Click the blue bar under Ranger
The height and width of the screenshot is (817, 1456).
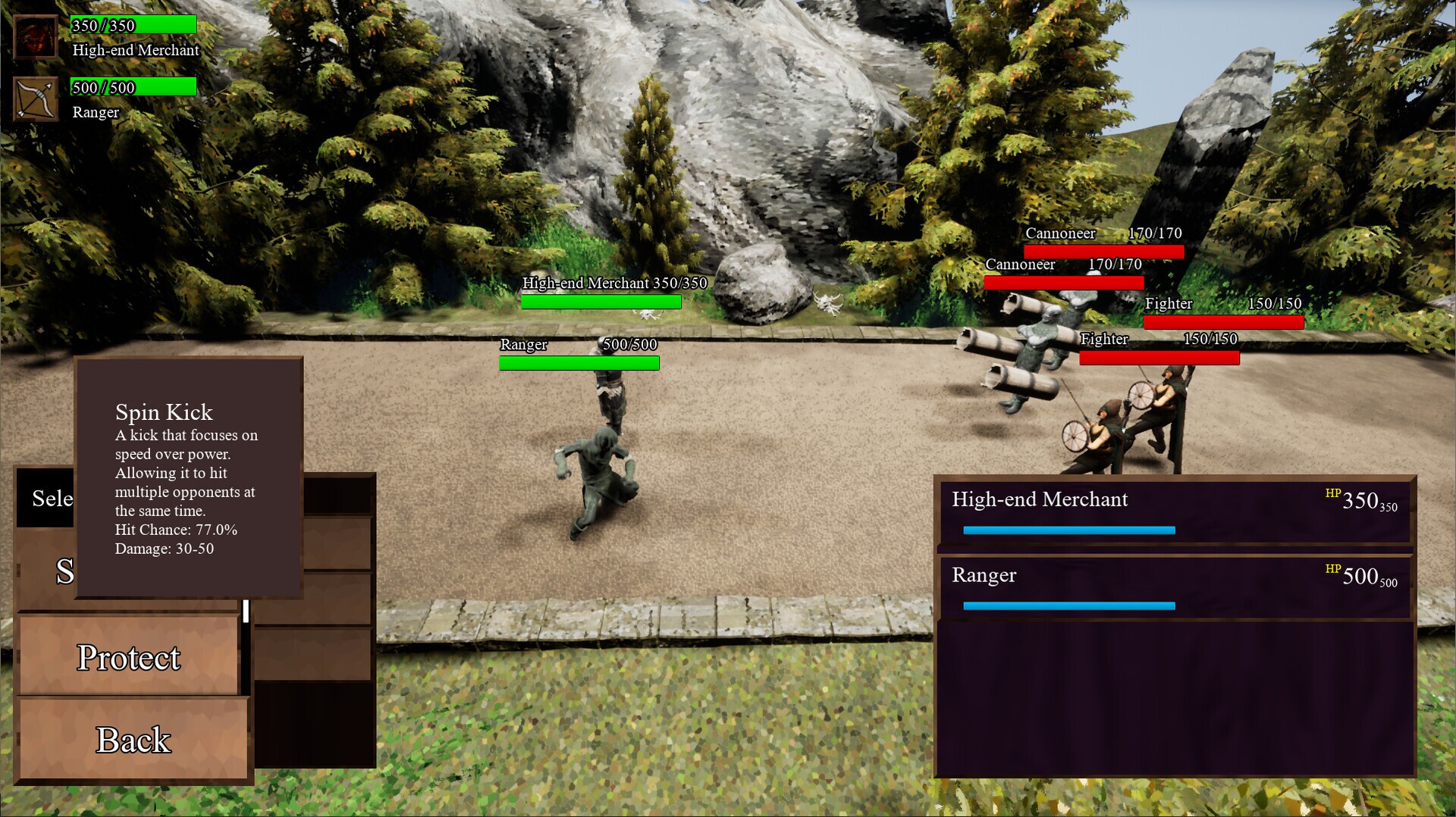click(x=1068, y=606)
